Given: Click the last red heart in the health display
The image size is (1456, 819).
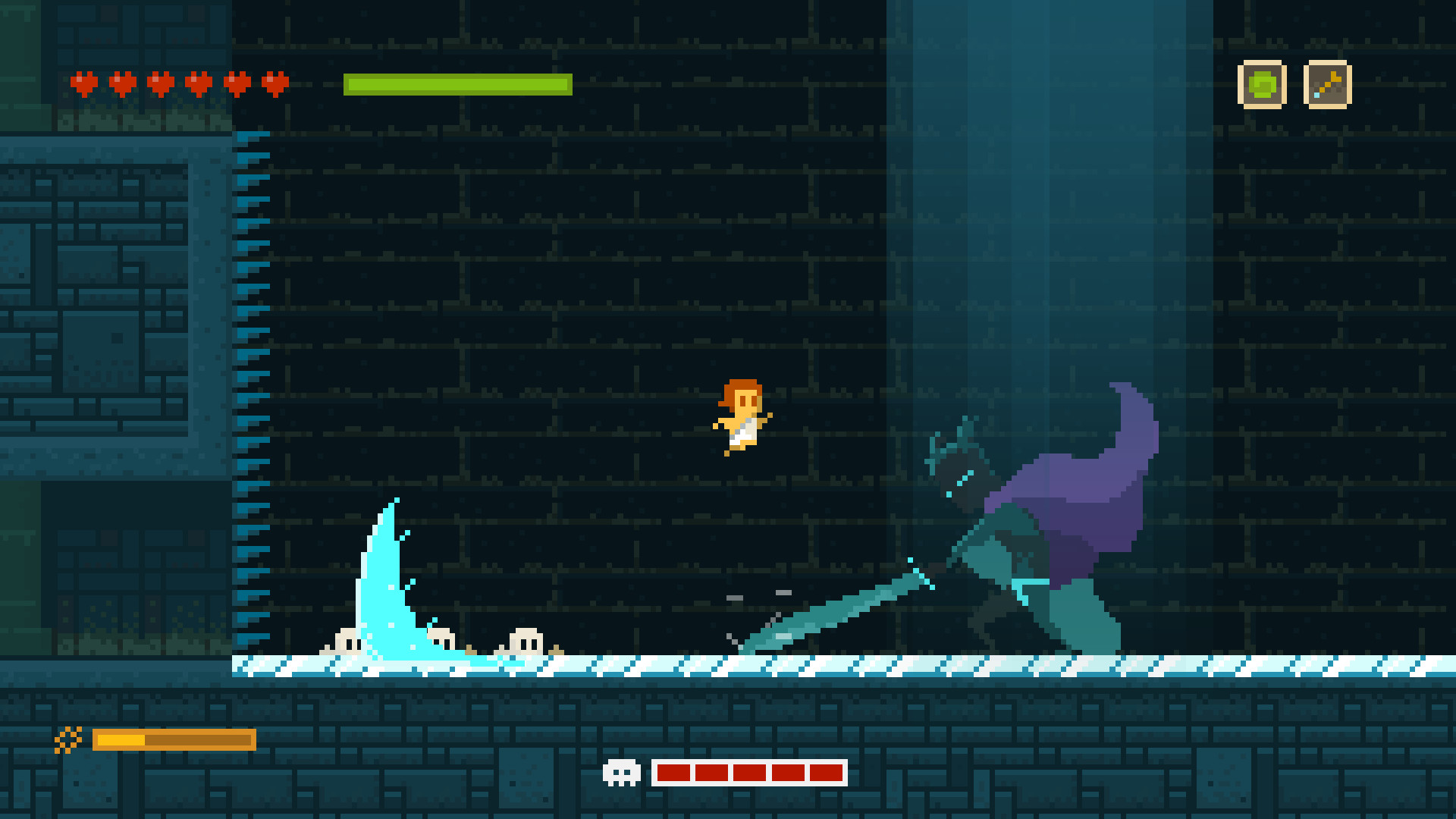Looking at the screenshot, I should pos(275,83).
